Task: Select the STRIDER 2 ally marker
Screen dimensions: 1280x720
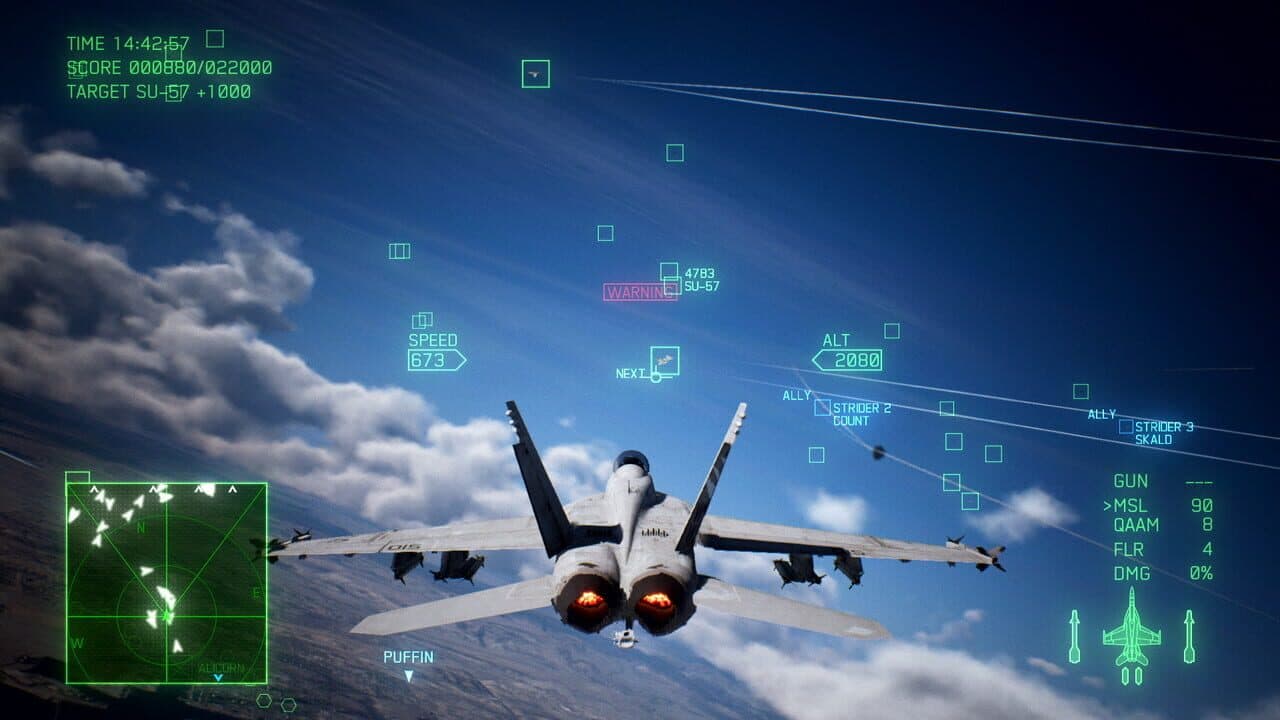Action: point(825,408)
